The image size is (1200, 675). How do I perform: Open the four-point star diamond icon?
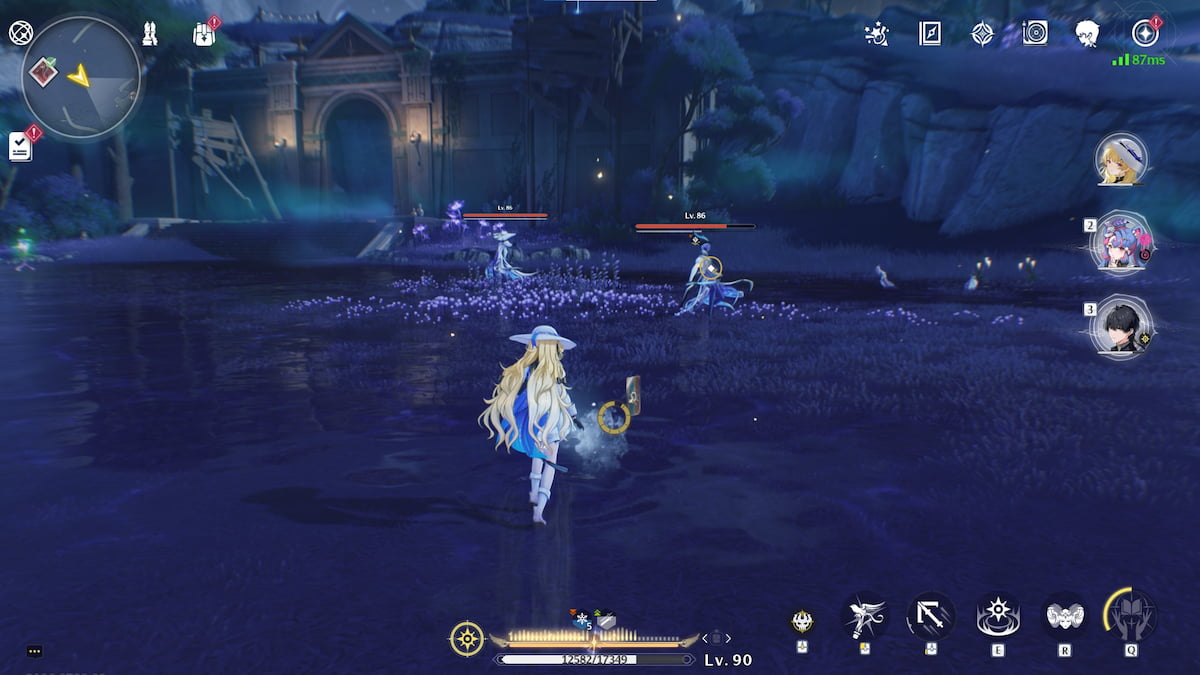[983, 34]
